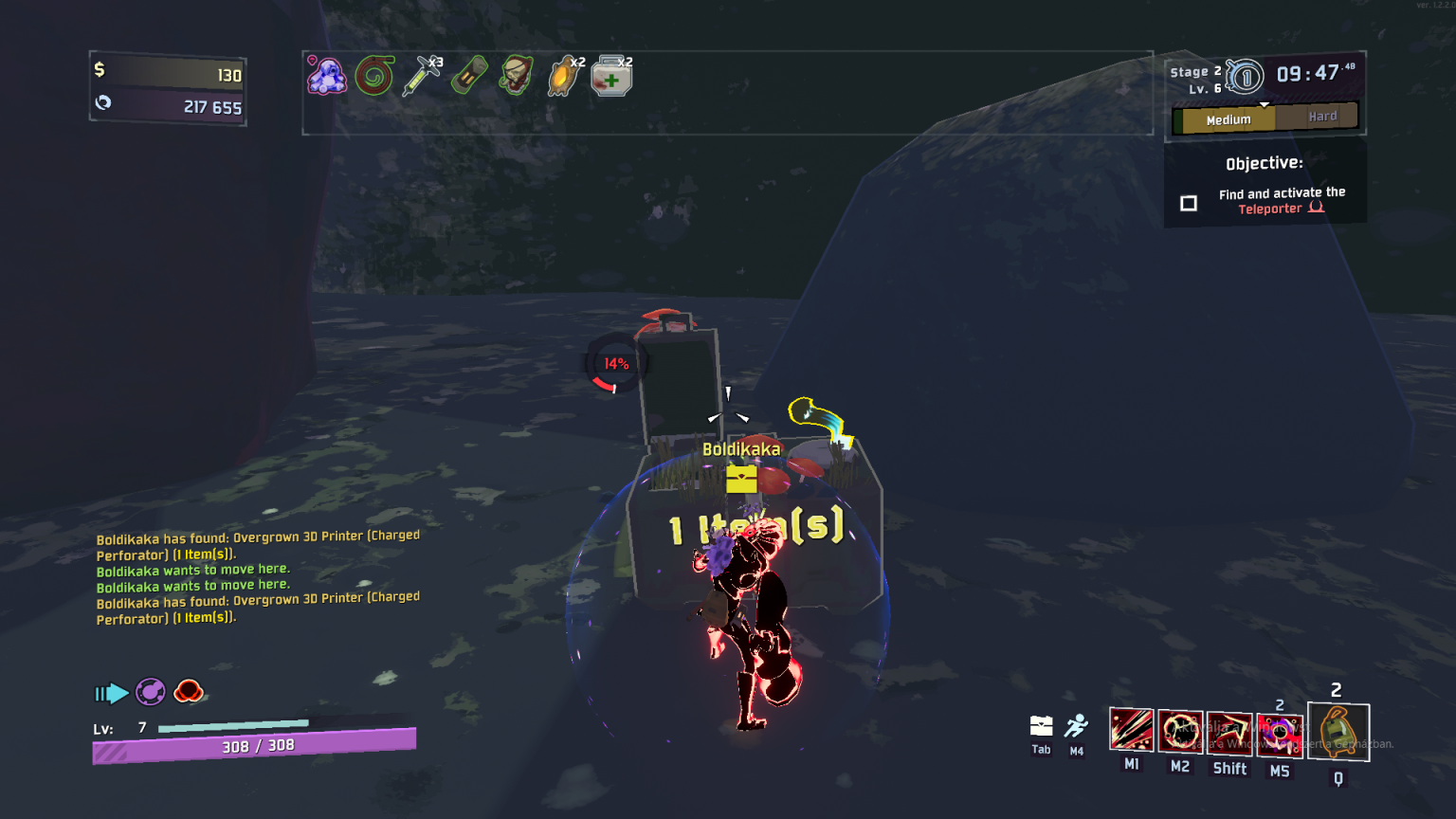This screenshot has width=1456, height=819.
Task: Click the coiled red whip item
Action: pos(374,76)
